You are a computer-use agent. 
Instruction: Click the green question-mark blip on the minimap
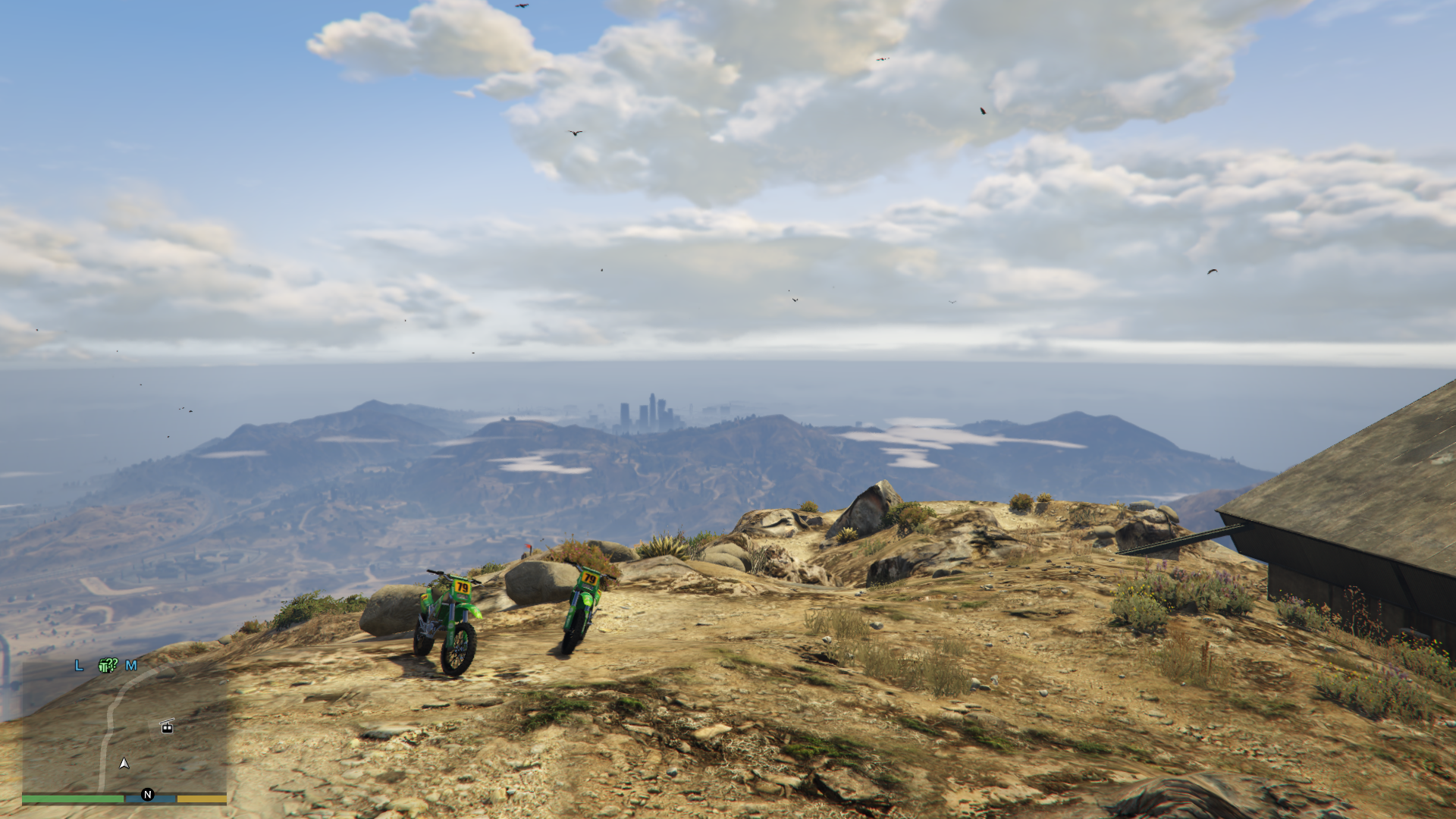108,665
